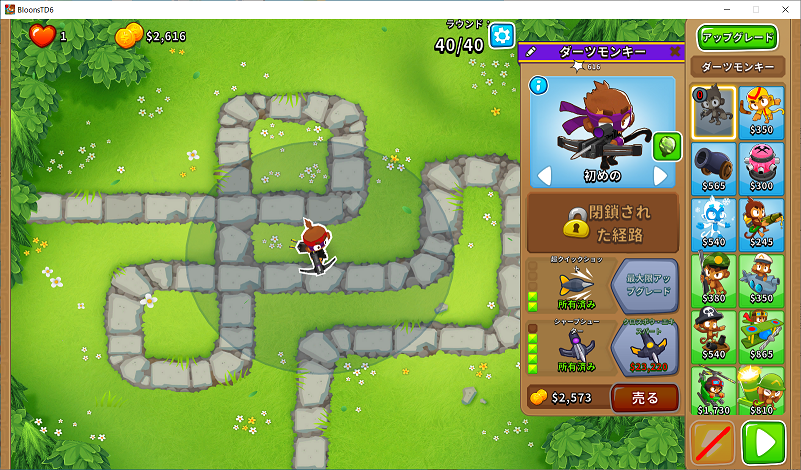The width and height of the screenshot is (801, 470).
Task: Close the Dart Monkey upgrade panel
Action: [x=675, y=51]
